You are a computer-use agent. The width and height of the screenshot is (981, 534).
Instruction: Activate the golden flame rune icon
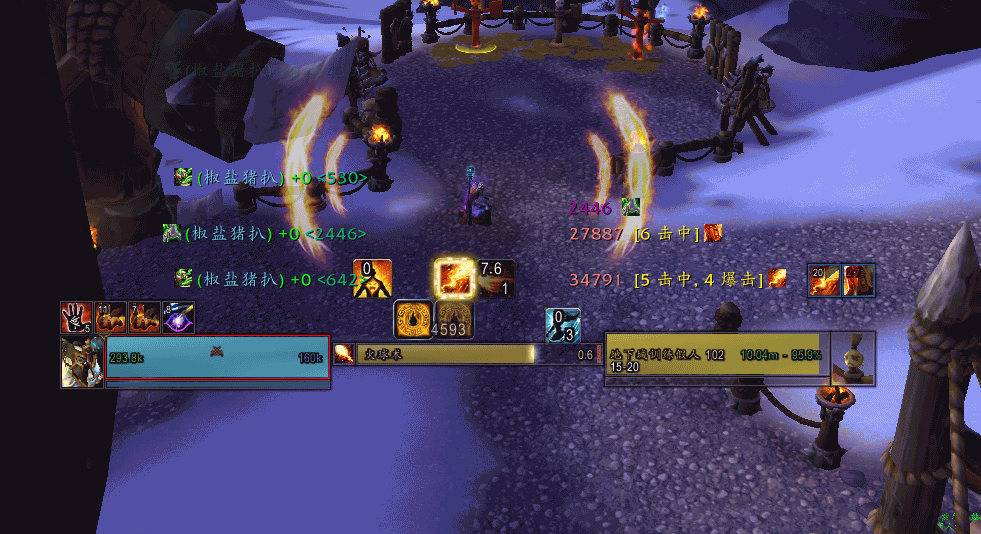[413, 319]
